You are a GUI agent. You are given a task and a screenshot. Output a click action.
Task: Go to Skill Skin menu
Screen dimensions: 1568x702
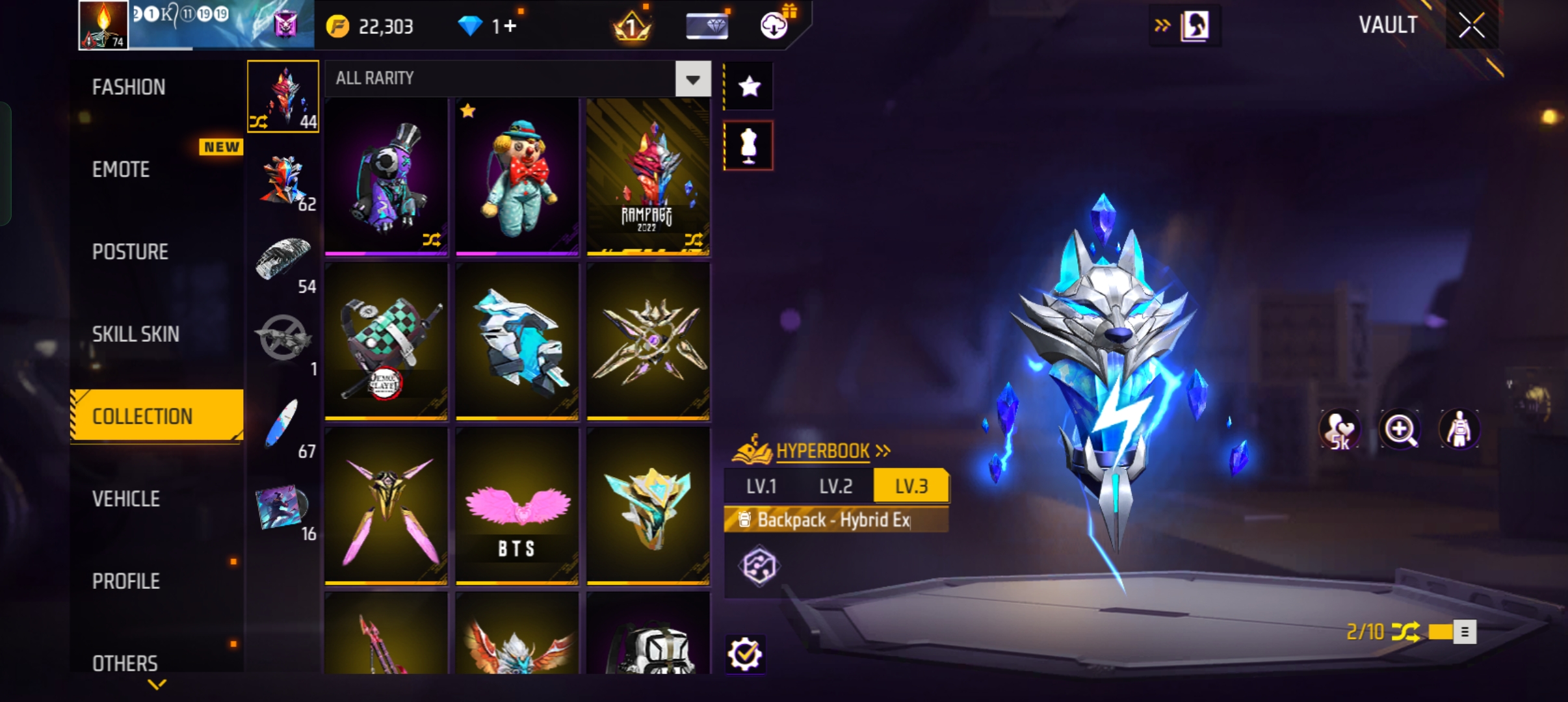[x=135, y=334]
